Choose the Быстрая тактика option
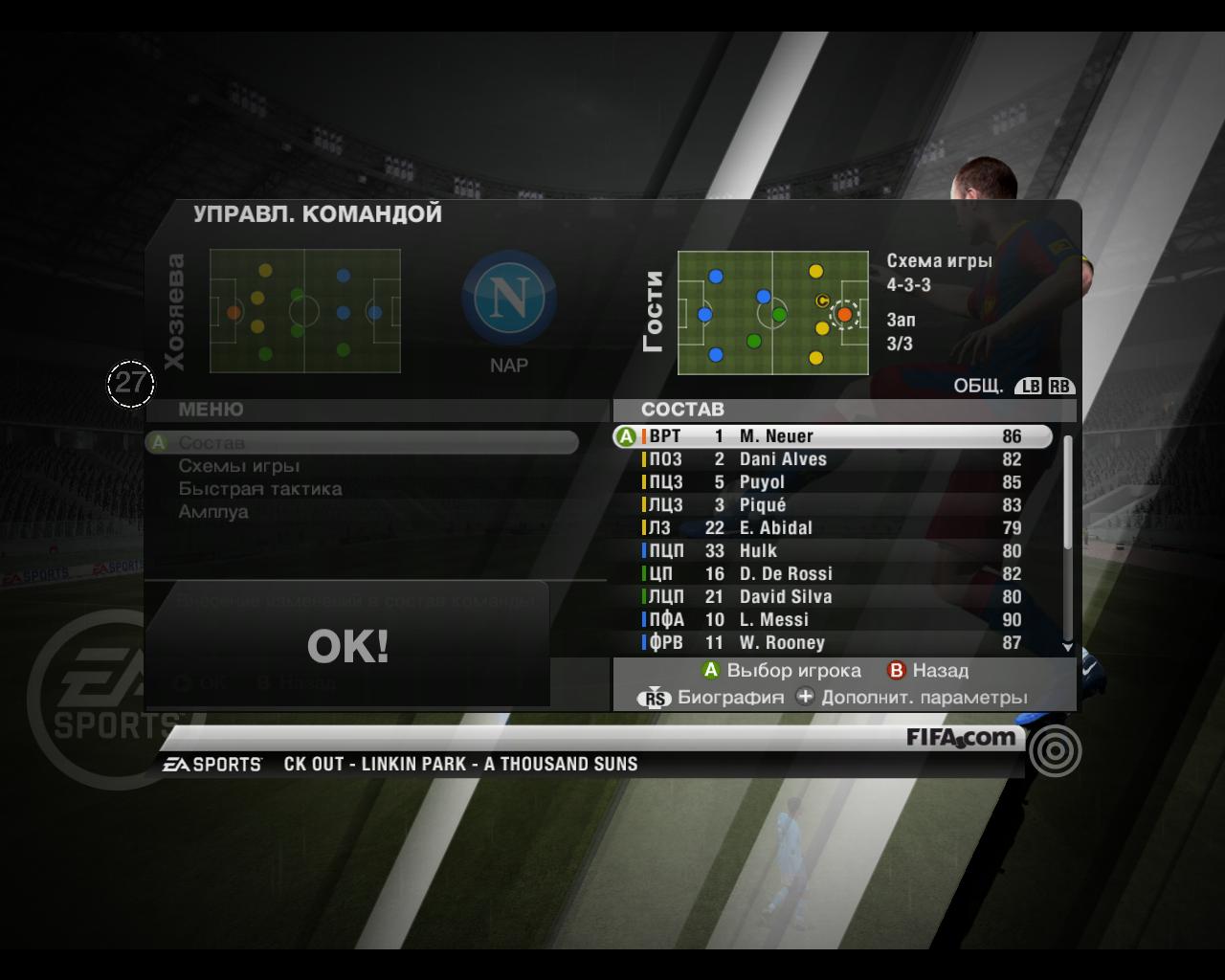Image resolution: width=1225 pixels, height=980 pixels. 259,489
